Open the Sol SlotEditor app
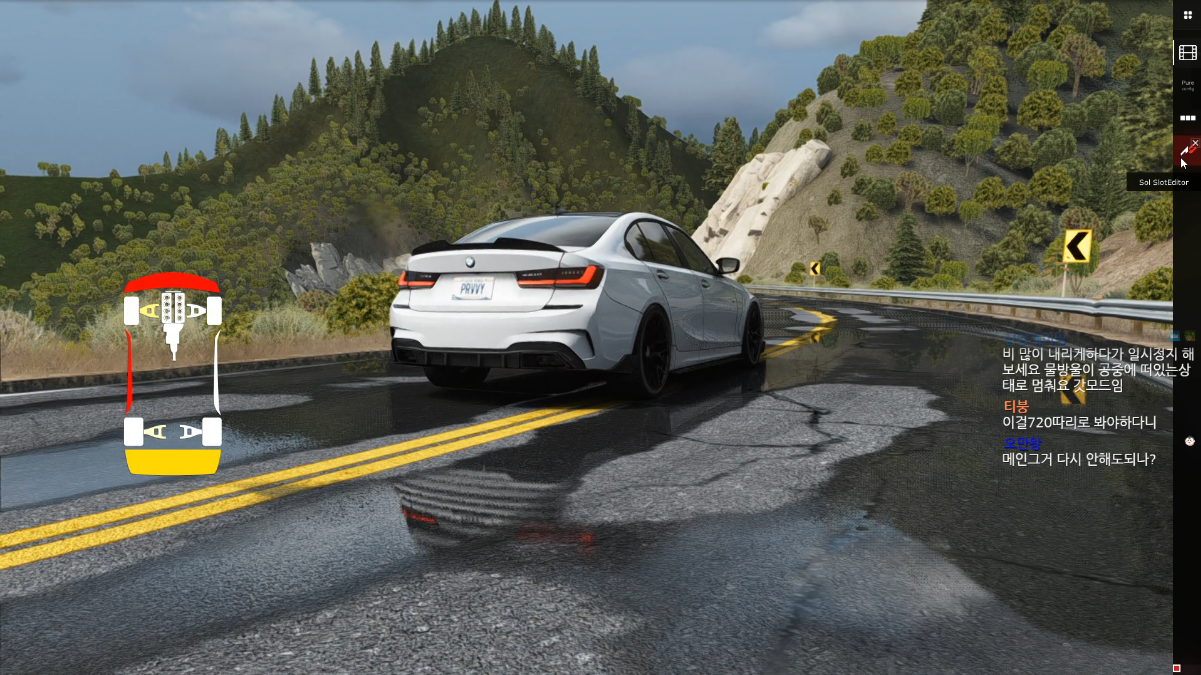The width and height of the screenshot is (1201, 675). [x=1185, y=152]
